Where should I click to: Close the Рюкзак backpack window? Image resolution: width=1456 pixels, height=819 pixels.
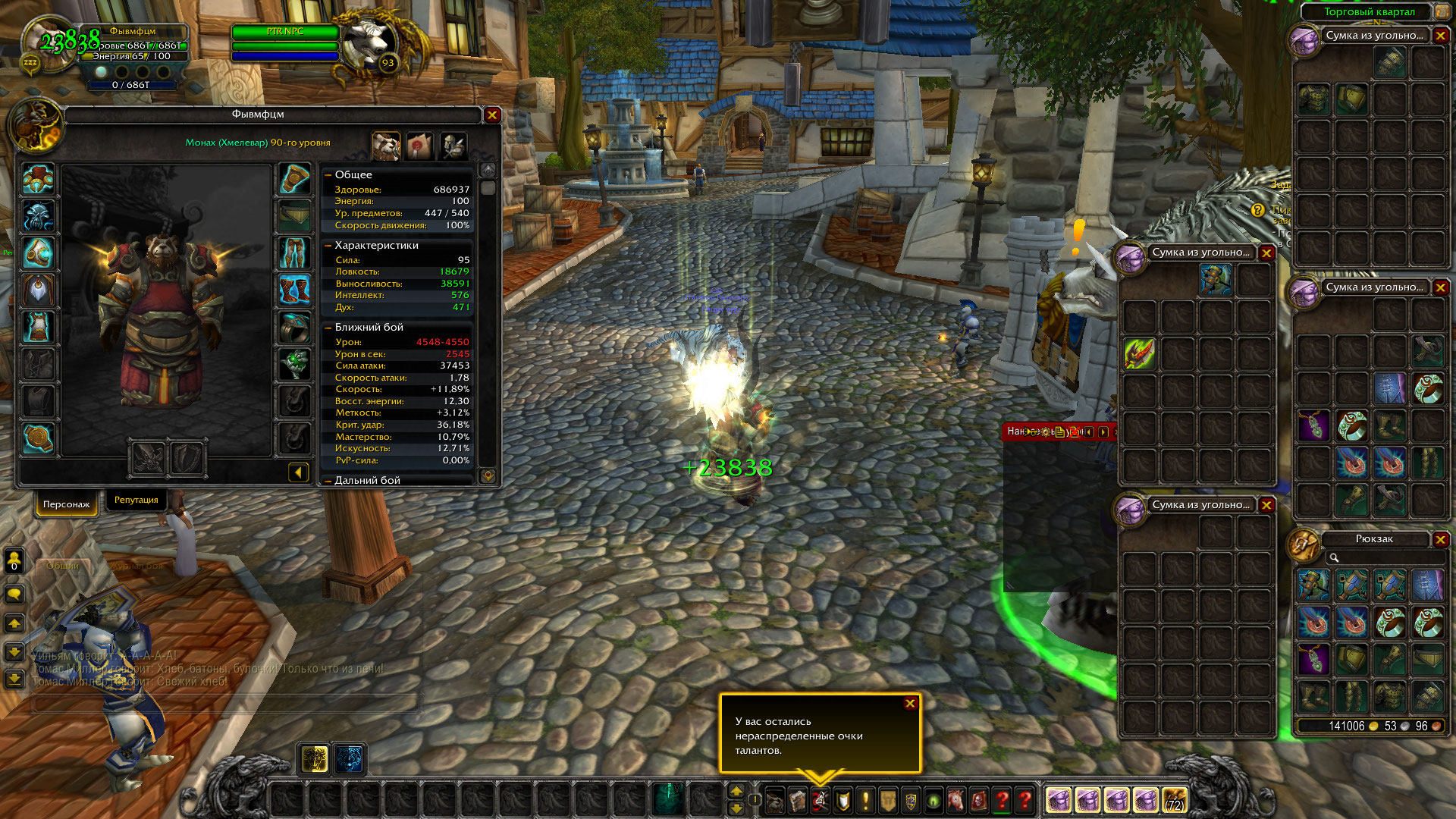tap(1440, 539)
